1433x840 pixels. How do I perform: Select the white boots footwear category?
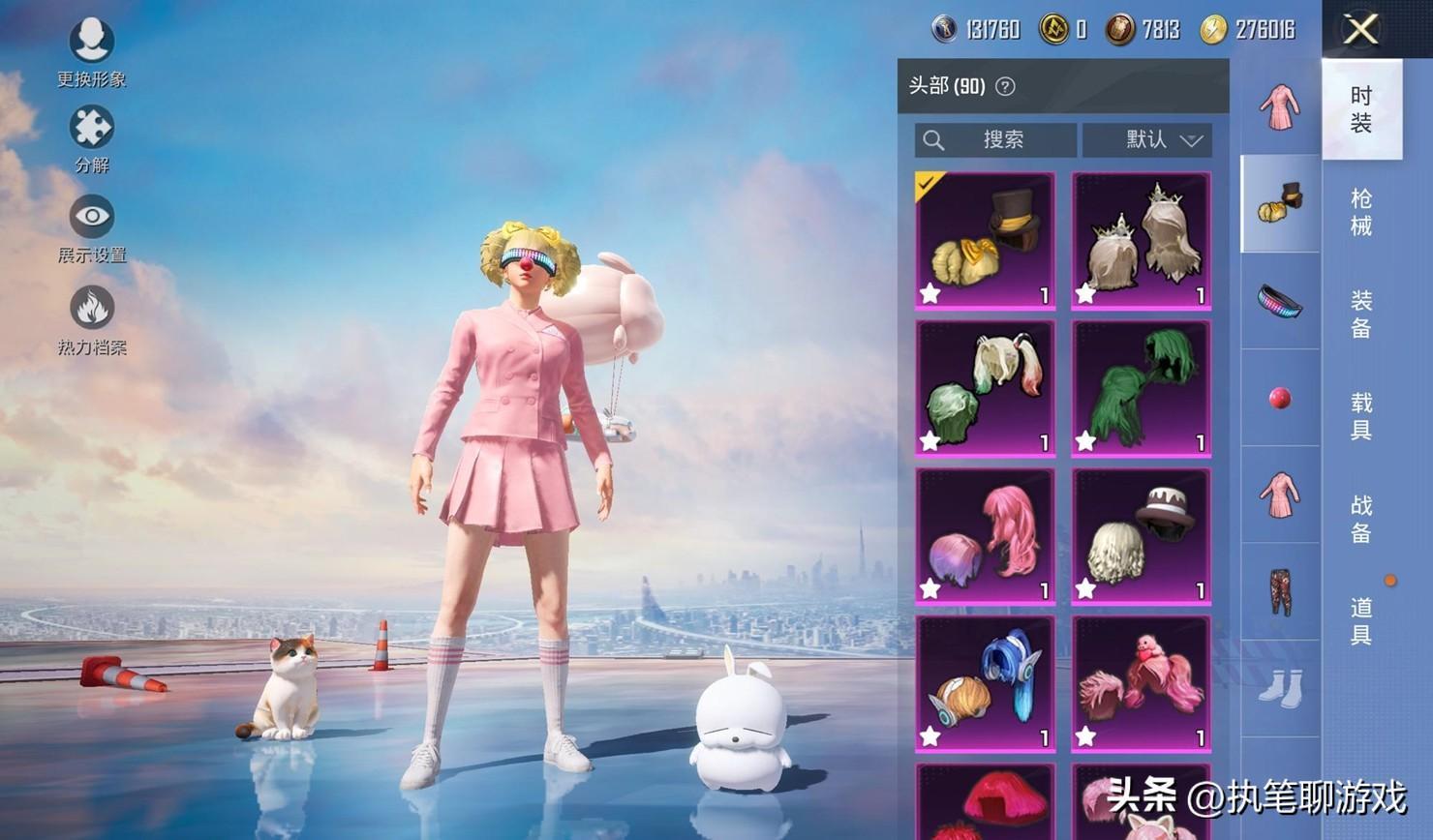coord(1280,688)
